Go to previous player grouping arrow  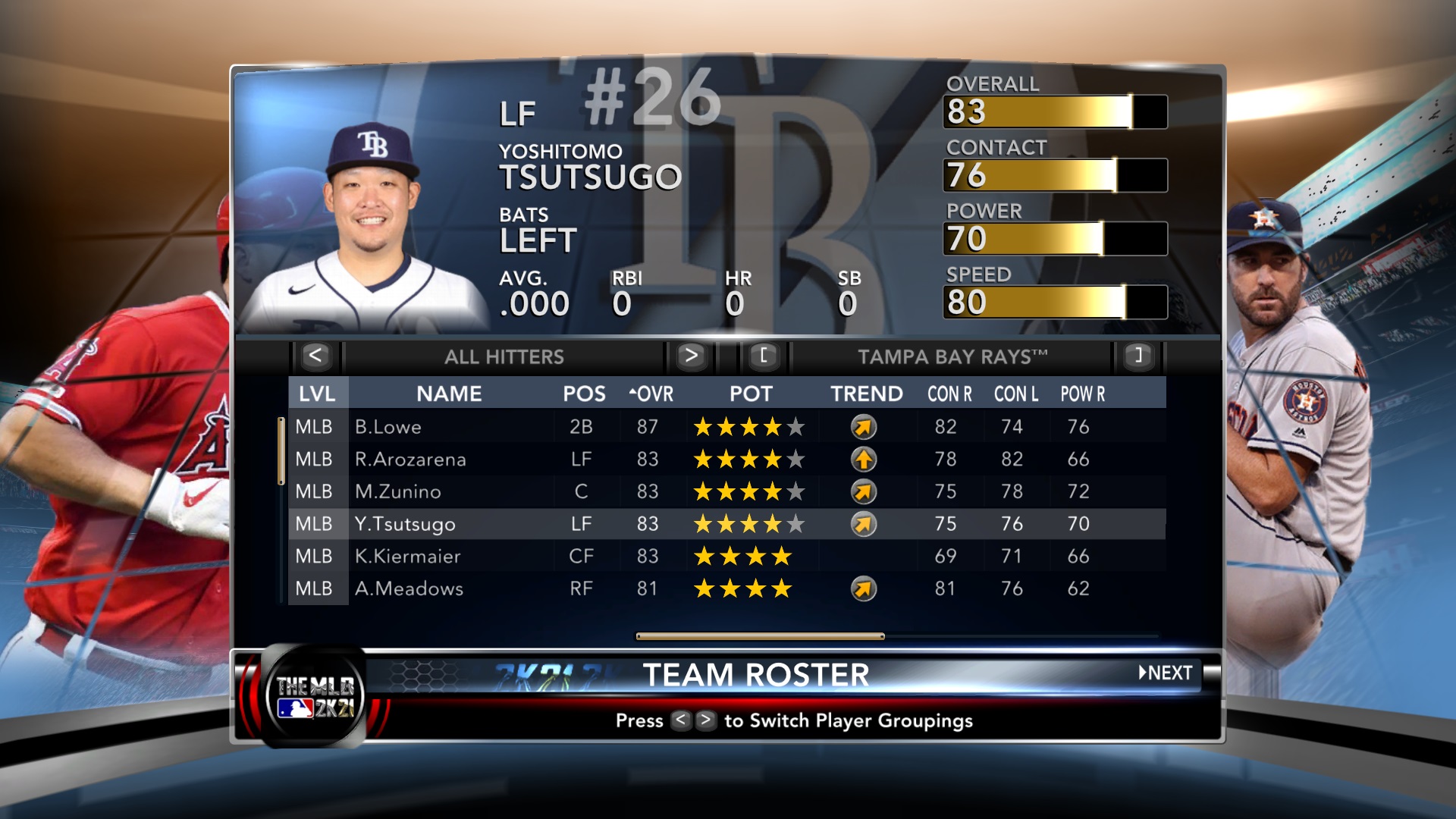[x=315, y=356]
